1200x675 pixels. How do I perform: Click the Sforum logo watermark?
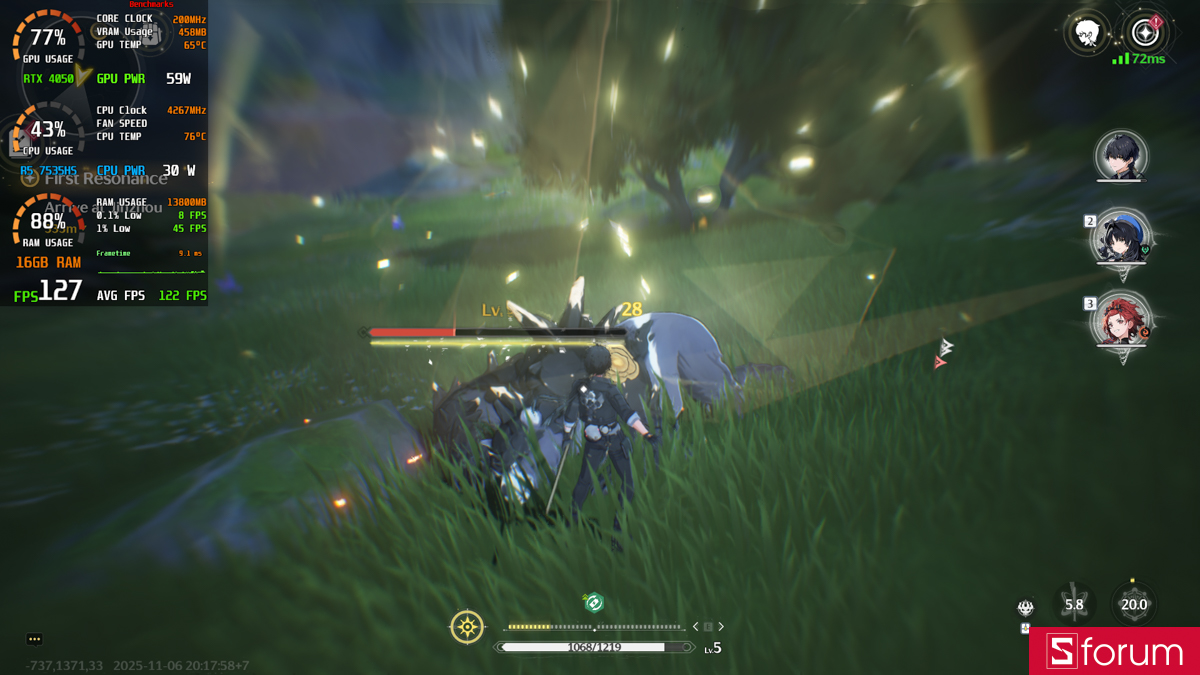[x=1114, y=652]
